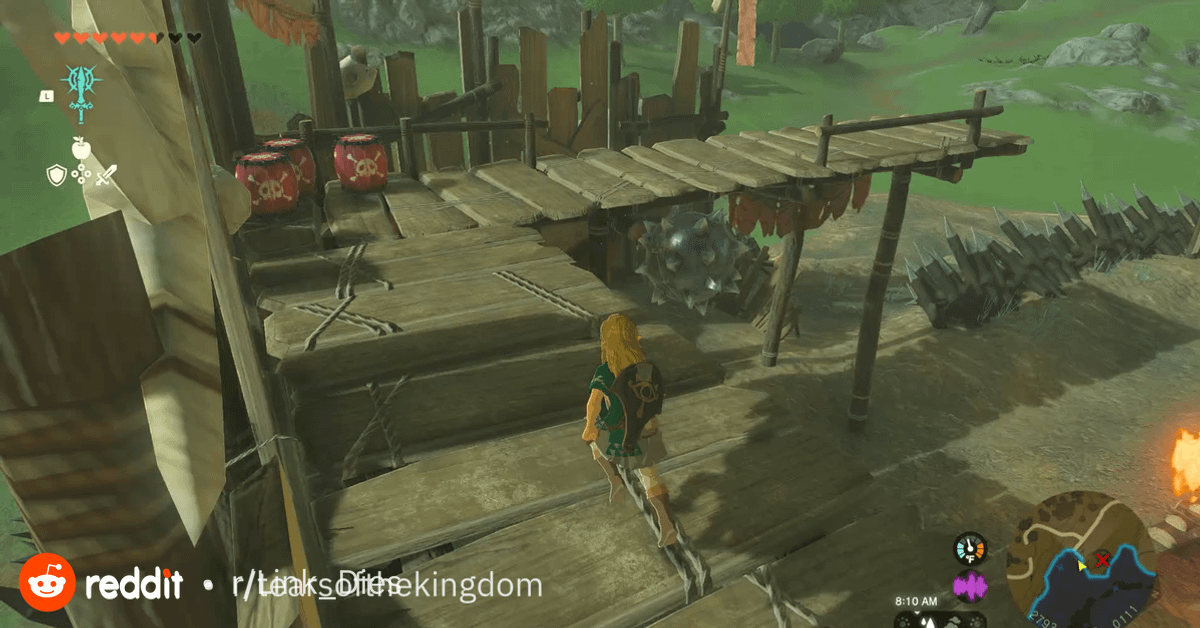Click the Reddit logo overlay
This screenshot has width=1200, height=628.
pyautogui.click(x=46, y=583)
